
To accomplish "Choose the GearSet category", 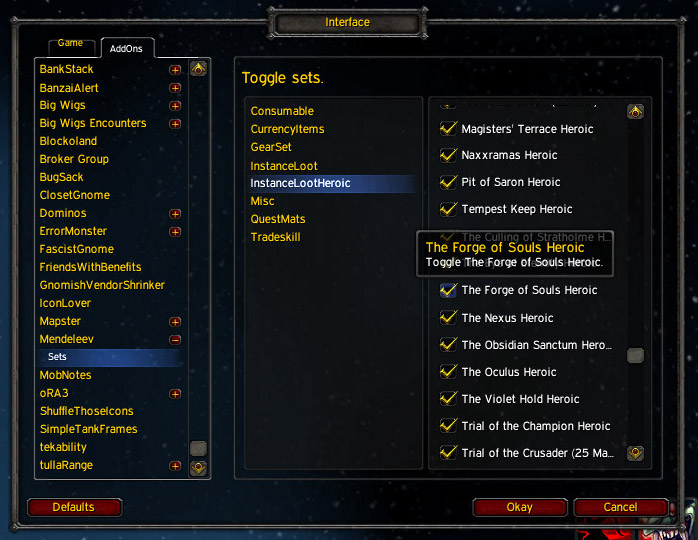I will pyautogui.click(x=271, y=147).
